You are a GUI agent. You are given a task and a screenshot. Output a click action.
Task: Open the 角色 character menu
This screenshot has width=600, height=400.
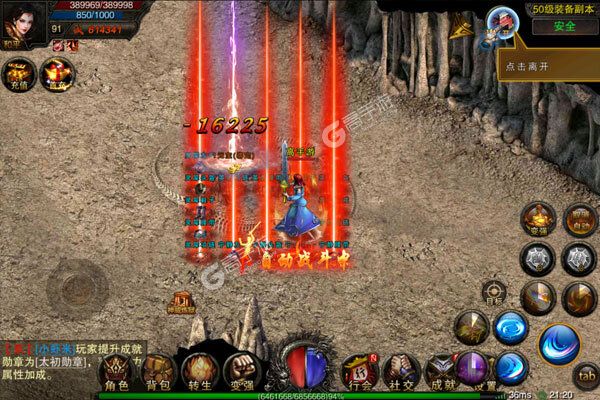point(116,372)
